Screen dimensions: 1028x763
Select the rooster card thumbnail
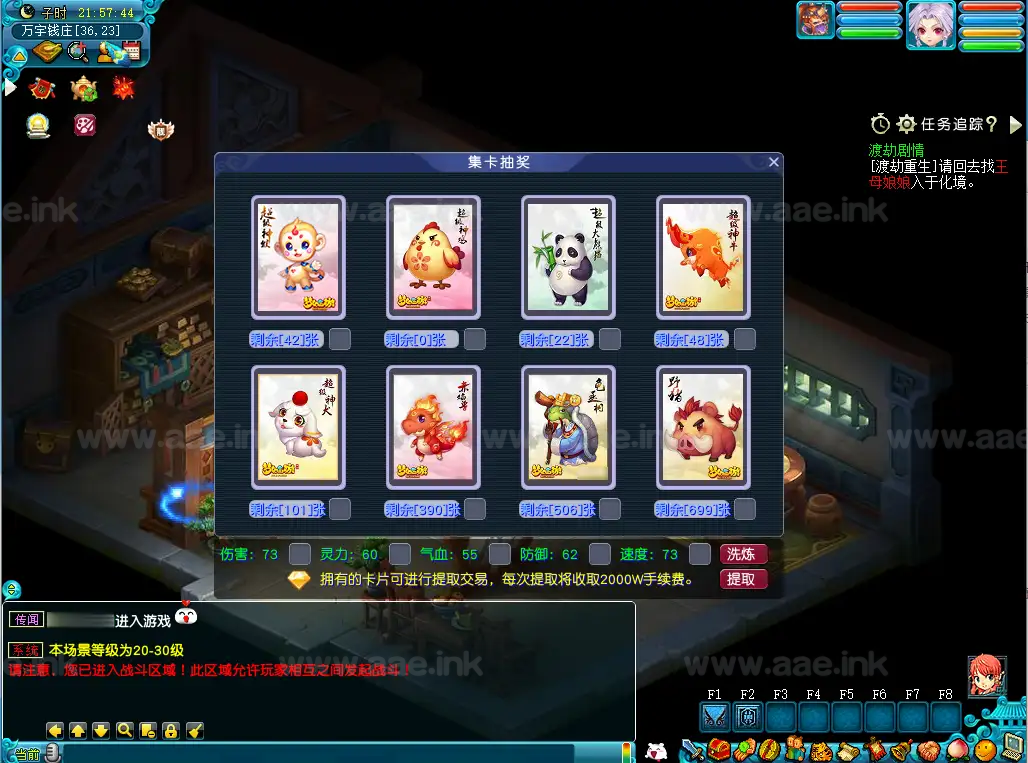point(433,258)
